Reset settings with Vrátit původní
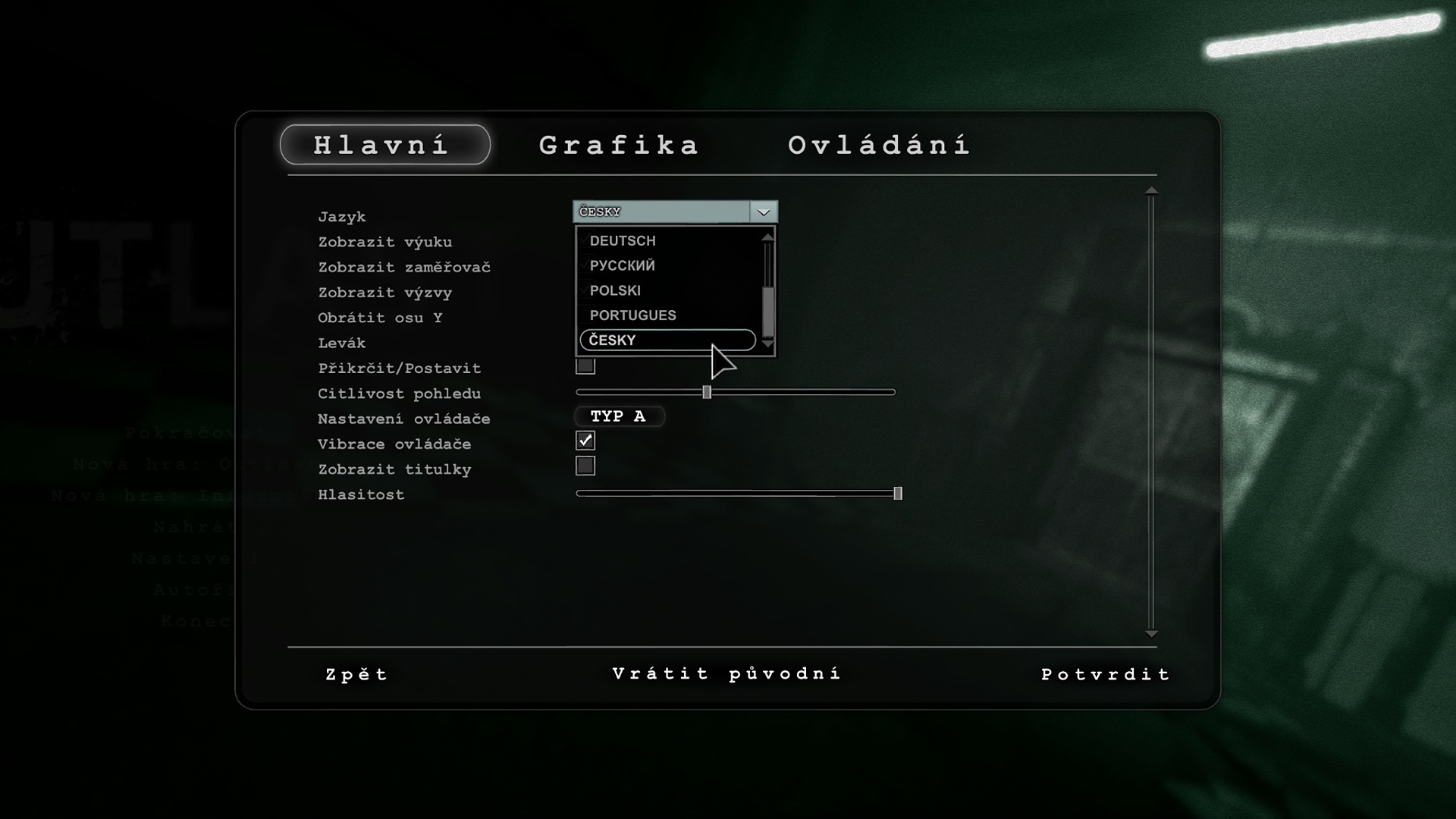 click(726, 673)
